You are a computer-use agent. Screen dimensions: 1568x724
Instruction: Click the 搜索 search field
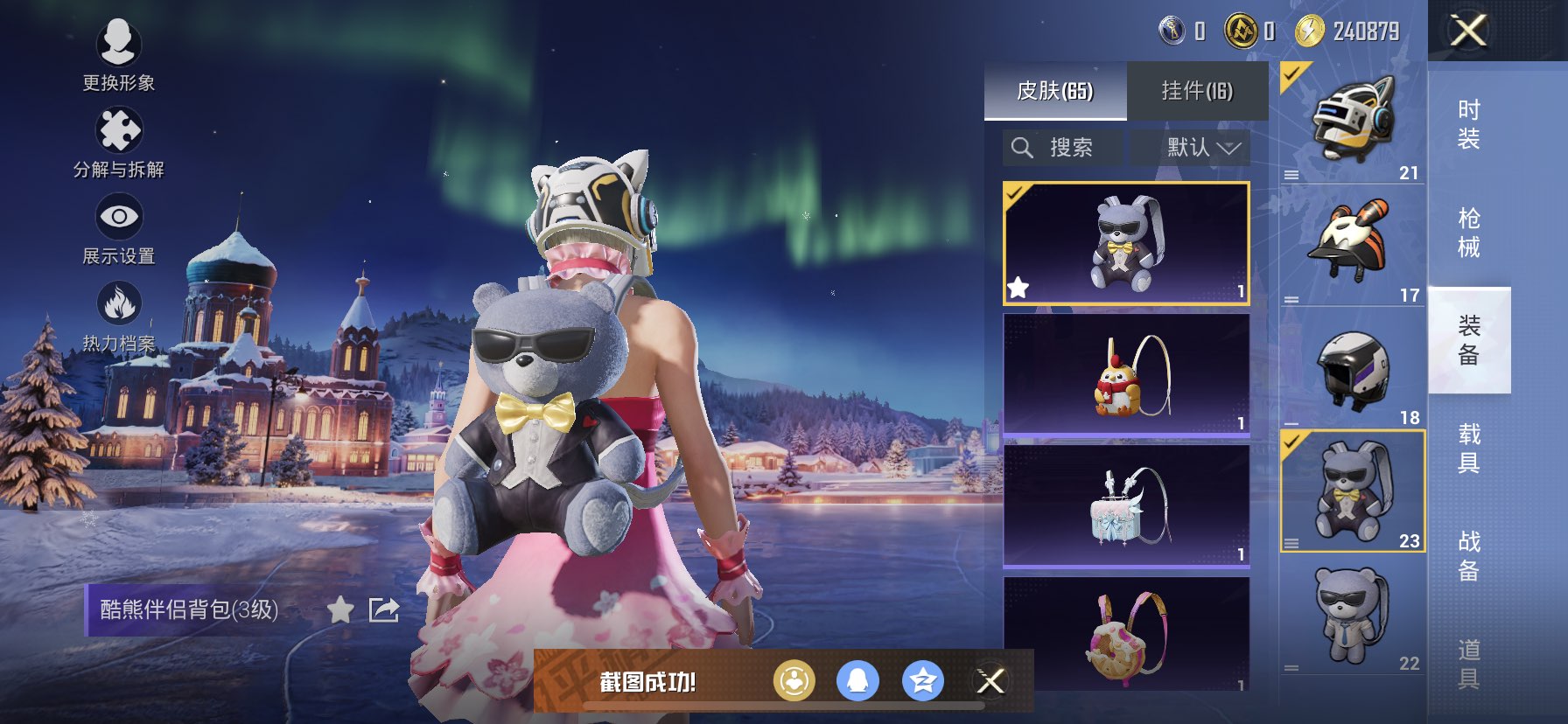tap(1063, 148)
